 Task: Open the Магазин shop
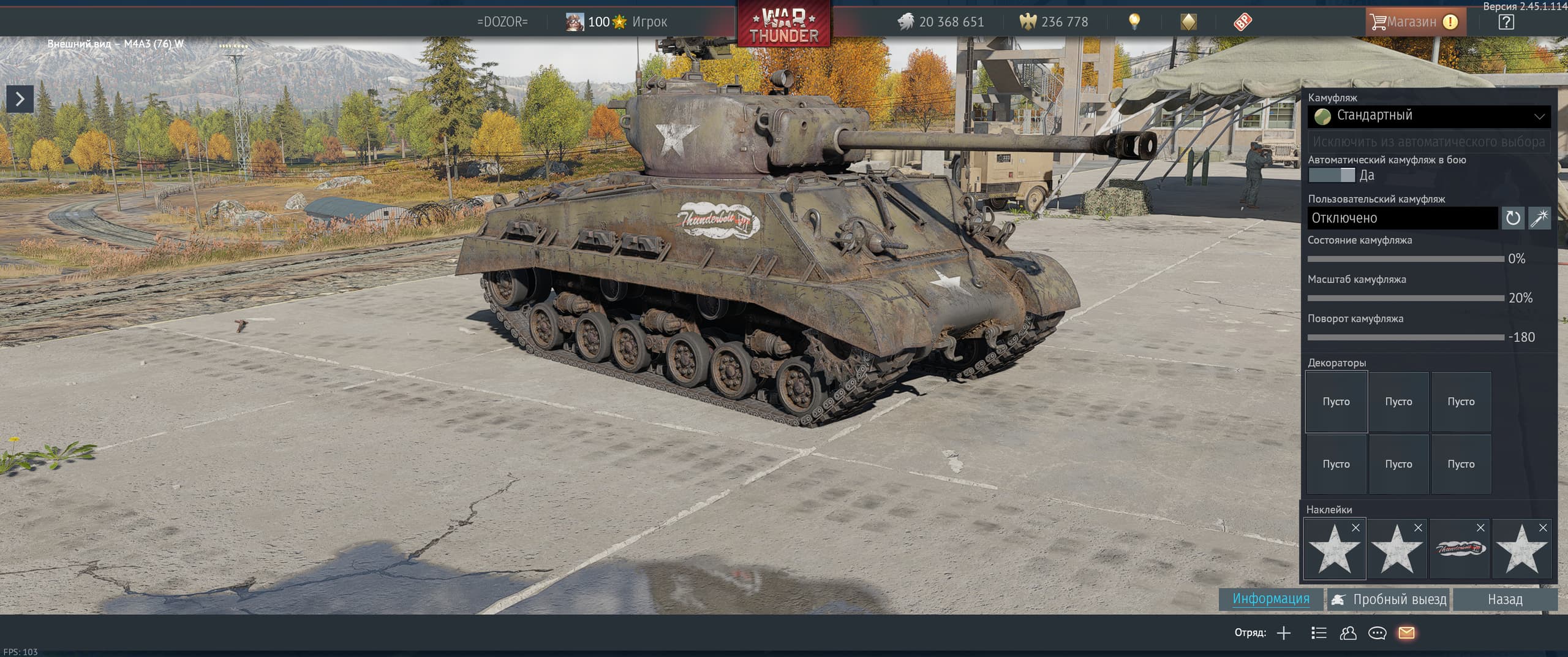(x=1411, y=22)
